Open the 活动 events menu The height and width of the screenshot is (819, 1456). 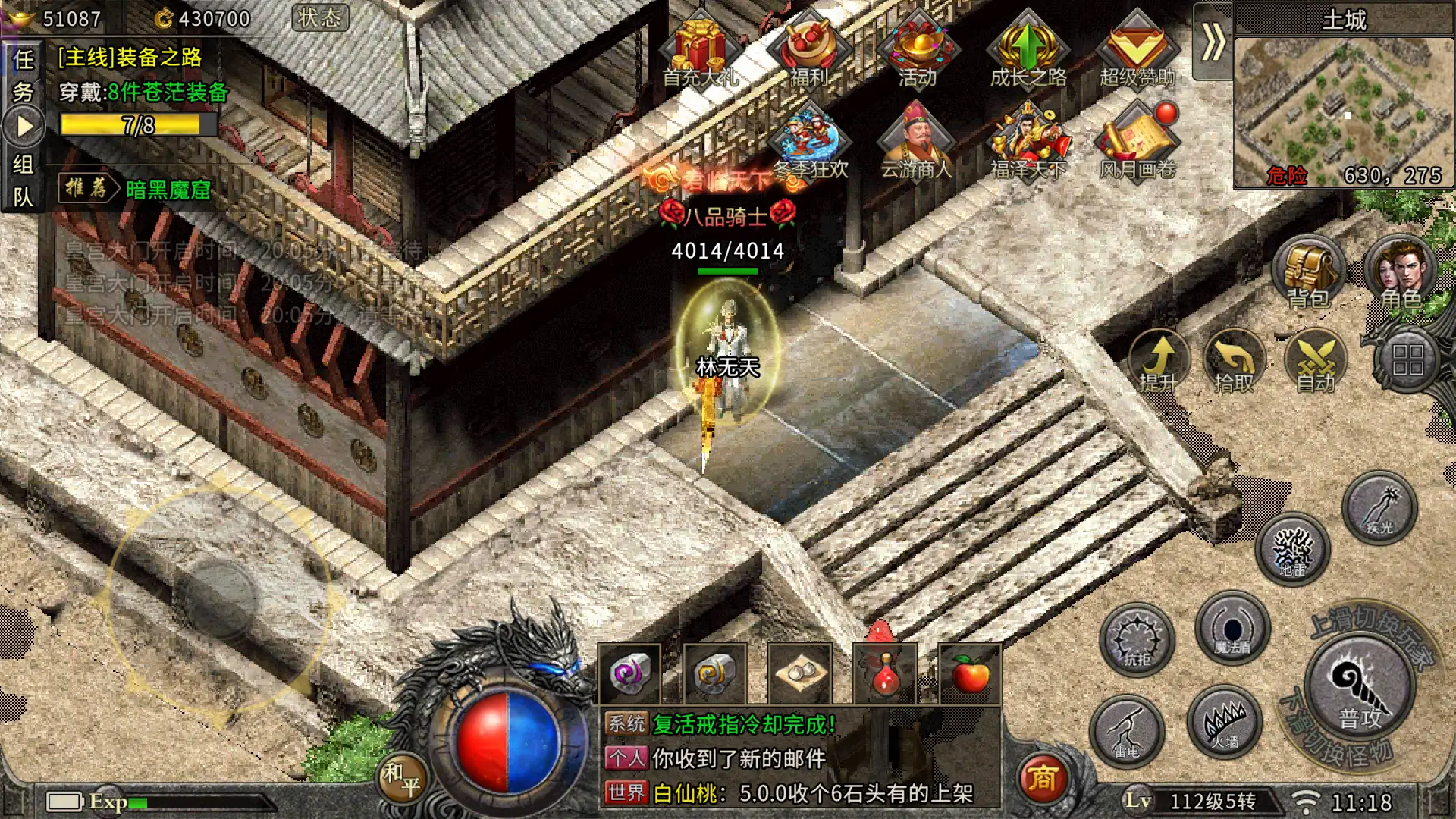point(918,49)
